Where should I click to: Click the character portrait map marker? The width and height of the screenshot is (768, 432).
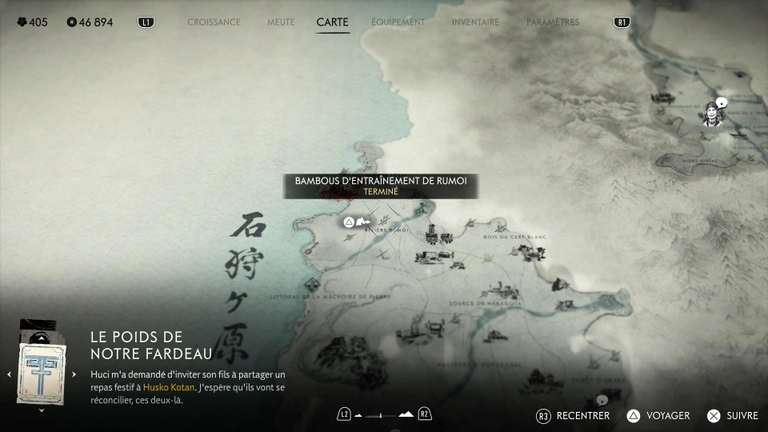click(712, 113)
